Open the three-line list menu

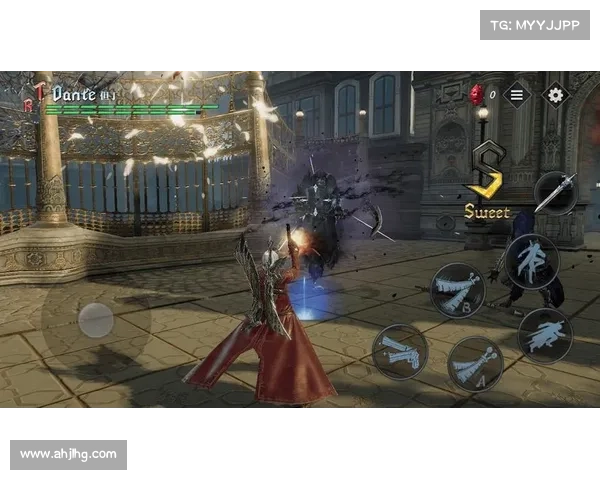516,95
